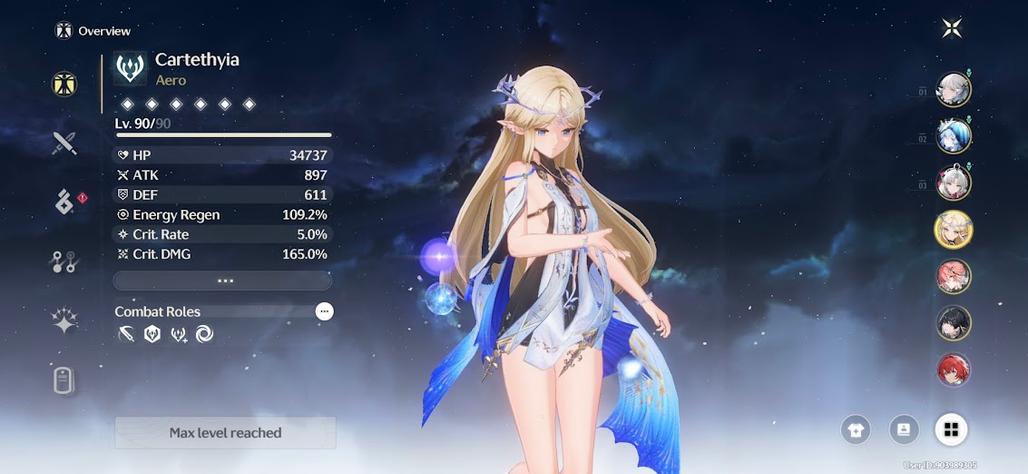
Task: Select the silver-haired character in slot 01
Action: (953, 90)
